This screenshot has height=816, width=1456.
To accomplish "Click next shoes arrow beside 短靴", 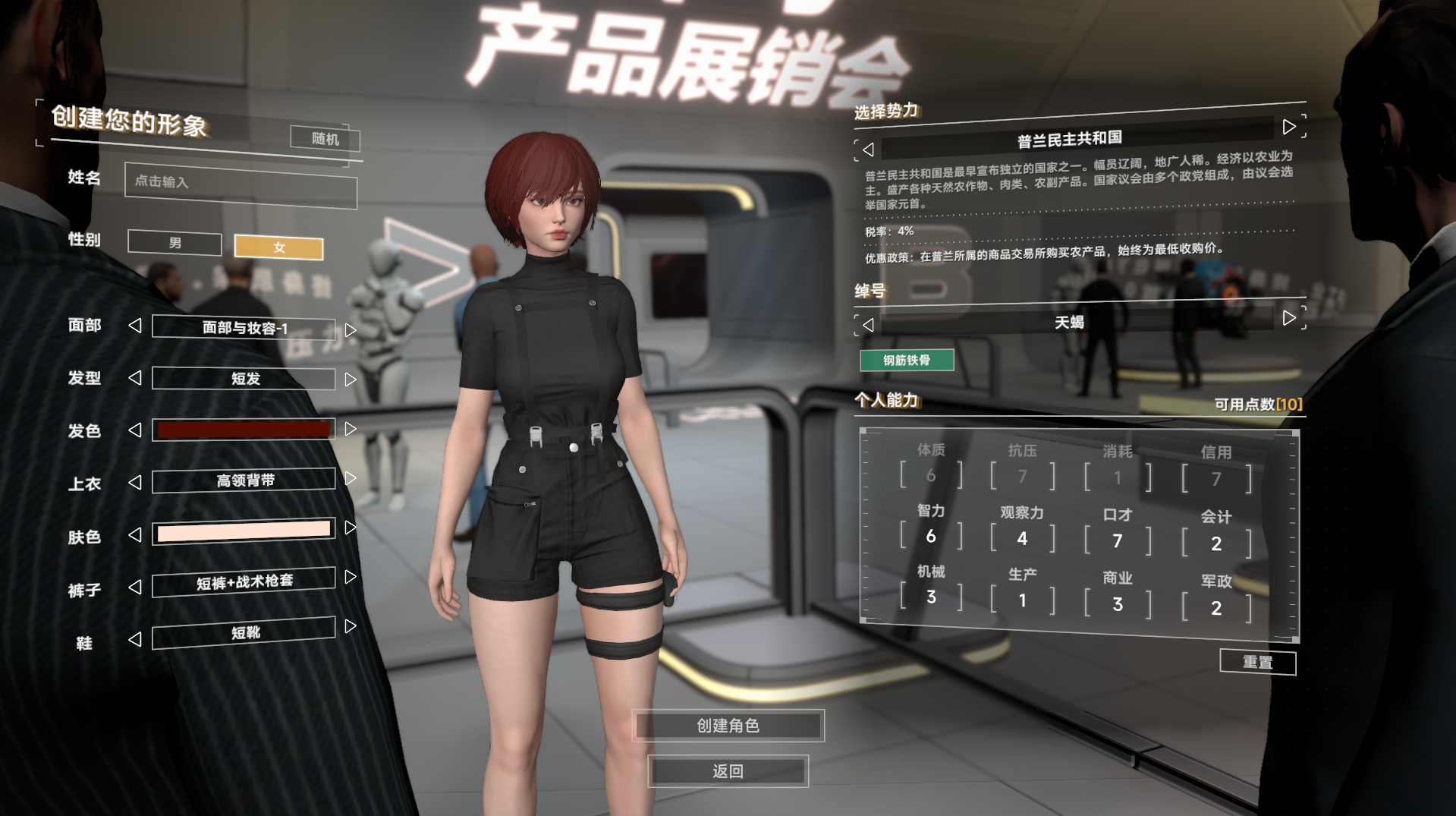I will pyautogui.click(x=350, y=626).
